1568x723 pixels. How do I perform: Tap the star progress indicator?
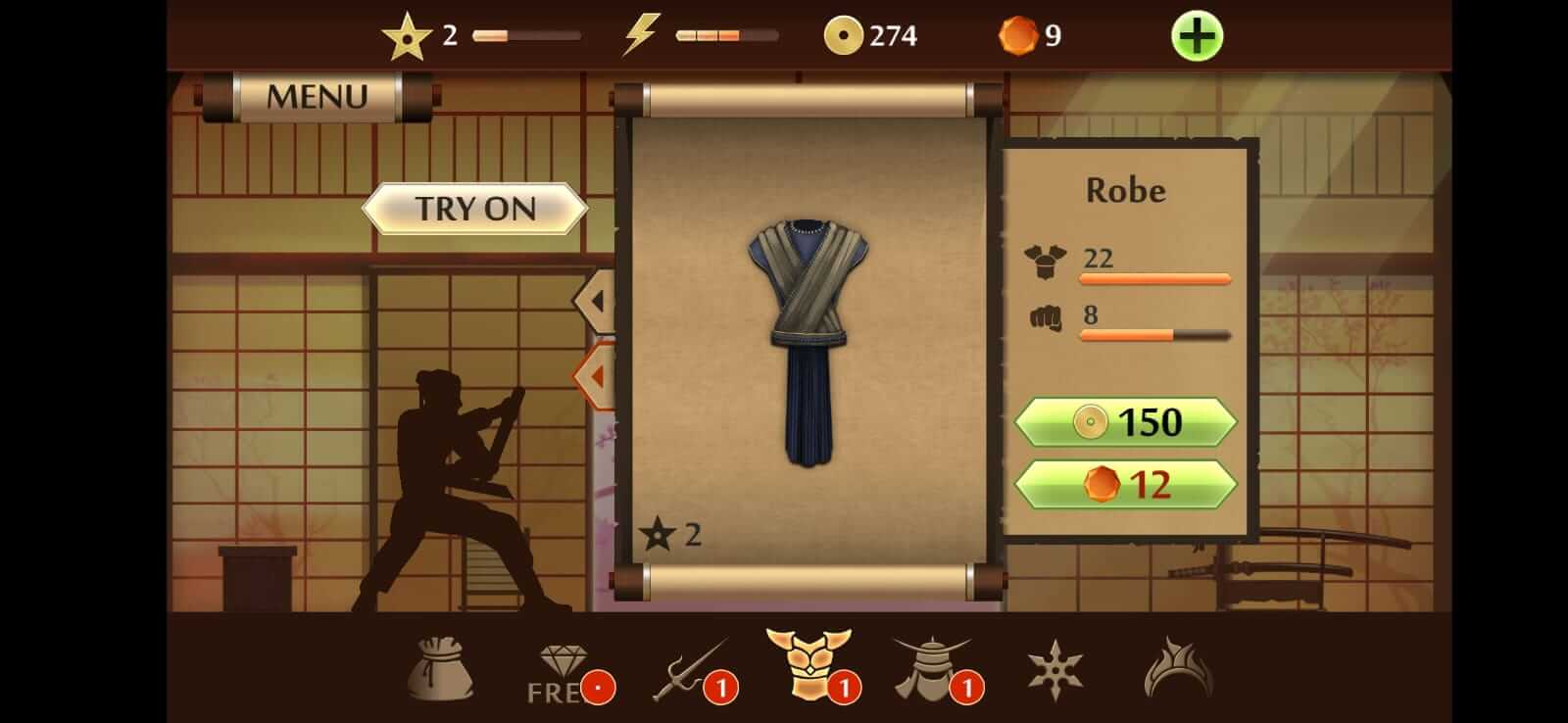(x=410, y=37)
